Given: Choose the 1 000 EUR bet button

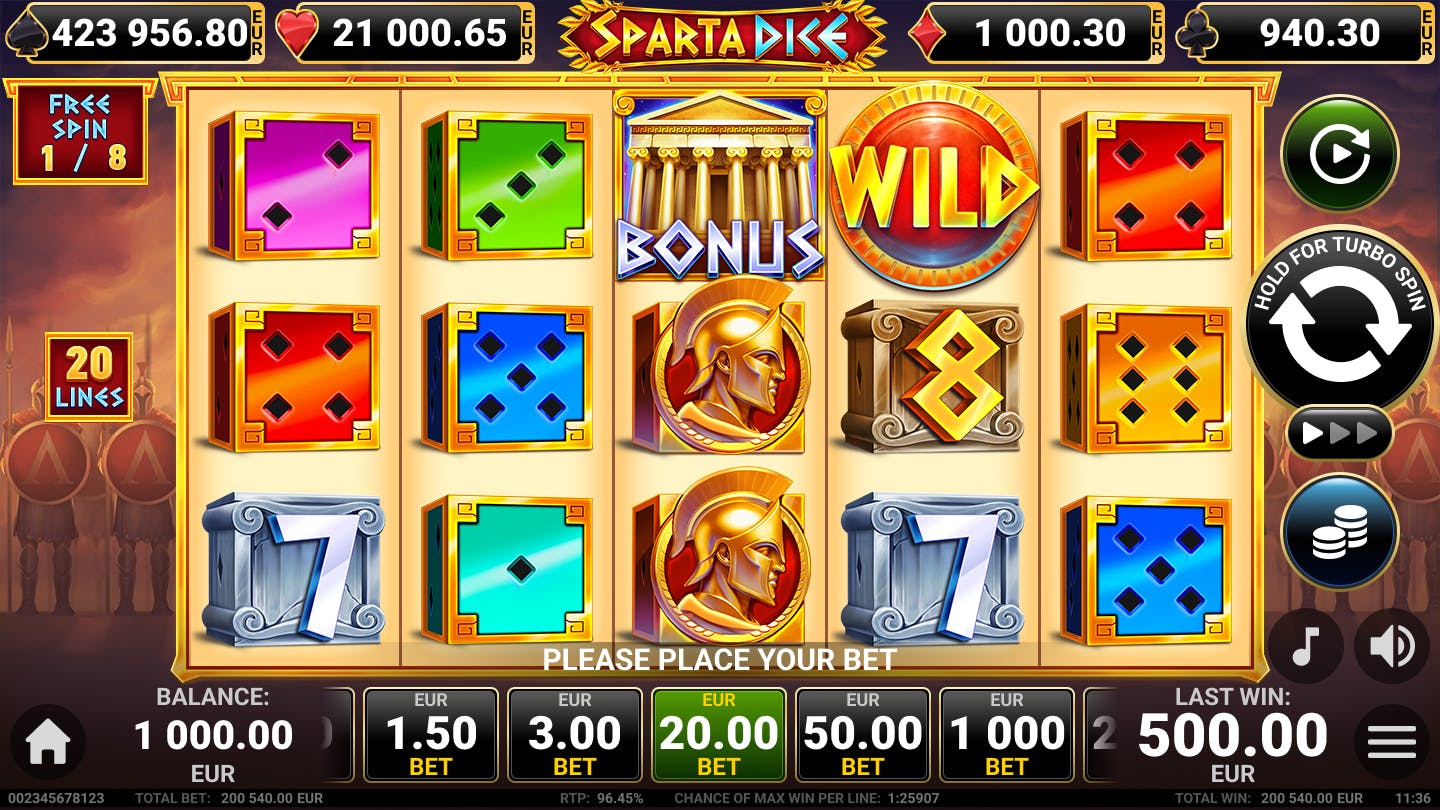Looking at the screenshot, I should [x=1006, y=735].
